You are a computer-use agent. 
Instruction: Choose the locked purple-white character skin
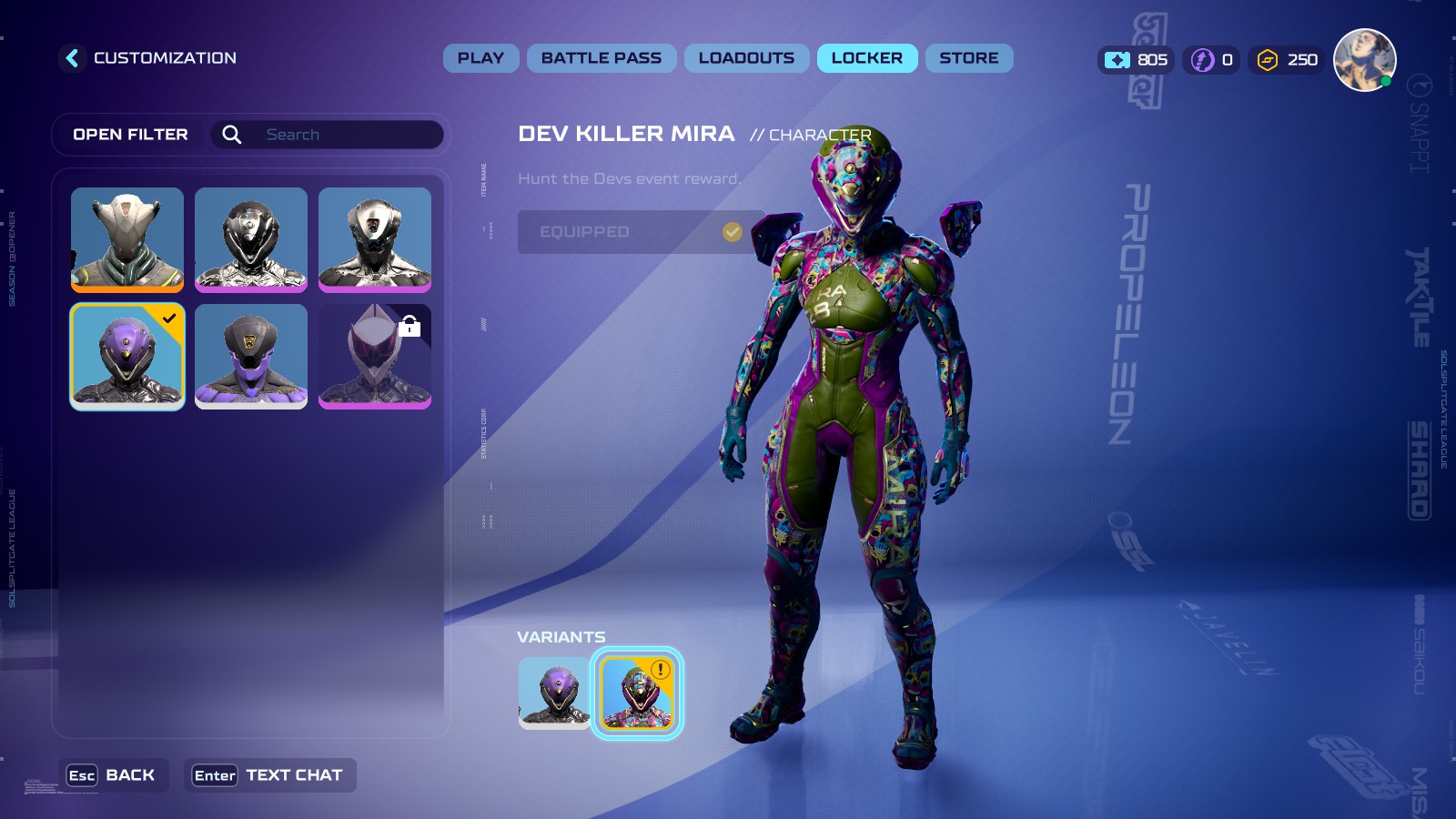click(375, 356)
